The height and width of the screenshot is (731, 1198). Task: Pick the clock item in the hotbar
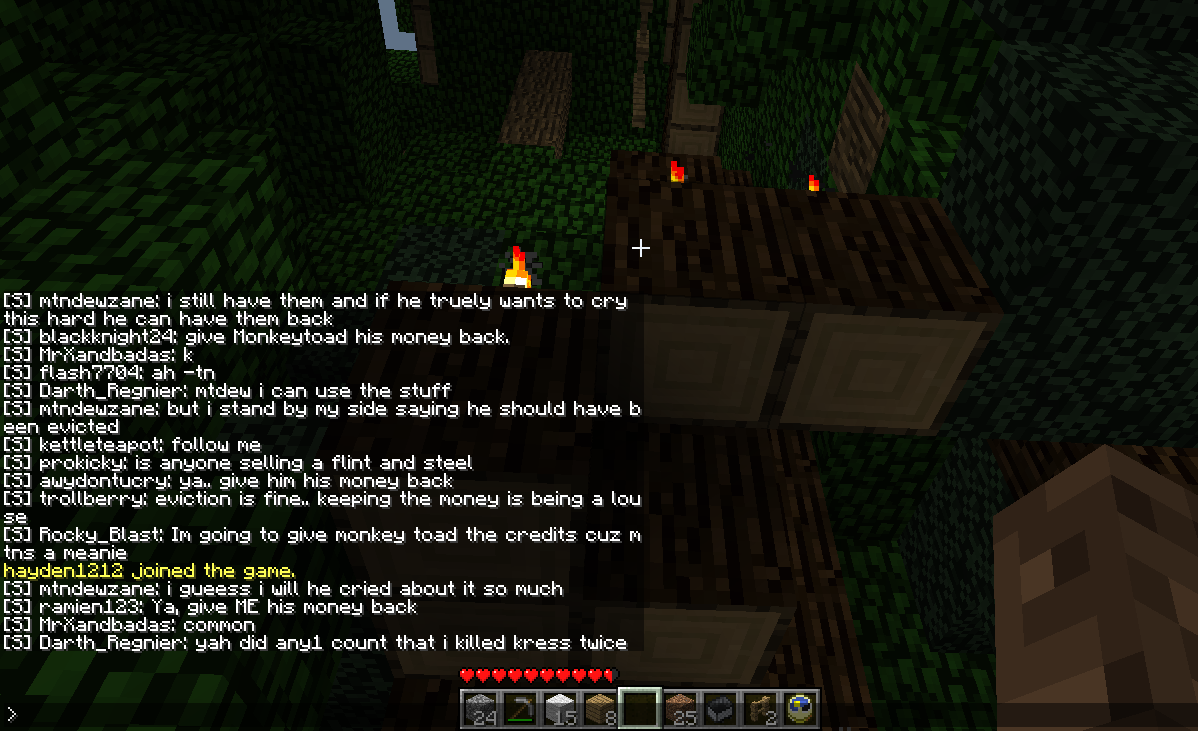(800, 709)
